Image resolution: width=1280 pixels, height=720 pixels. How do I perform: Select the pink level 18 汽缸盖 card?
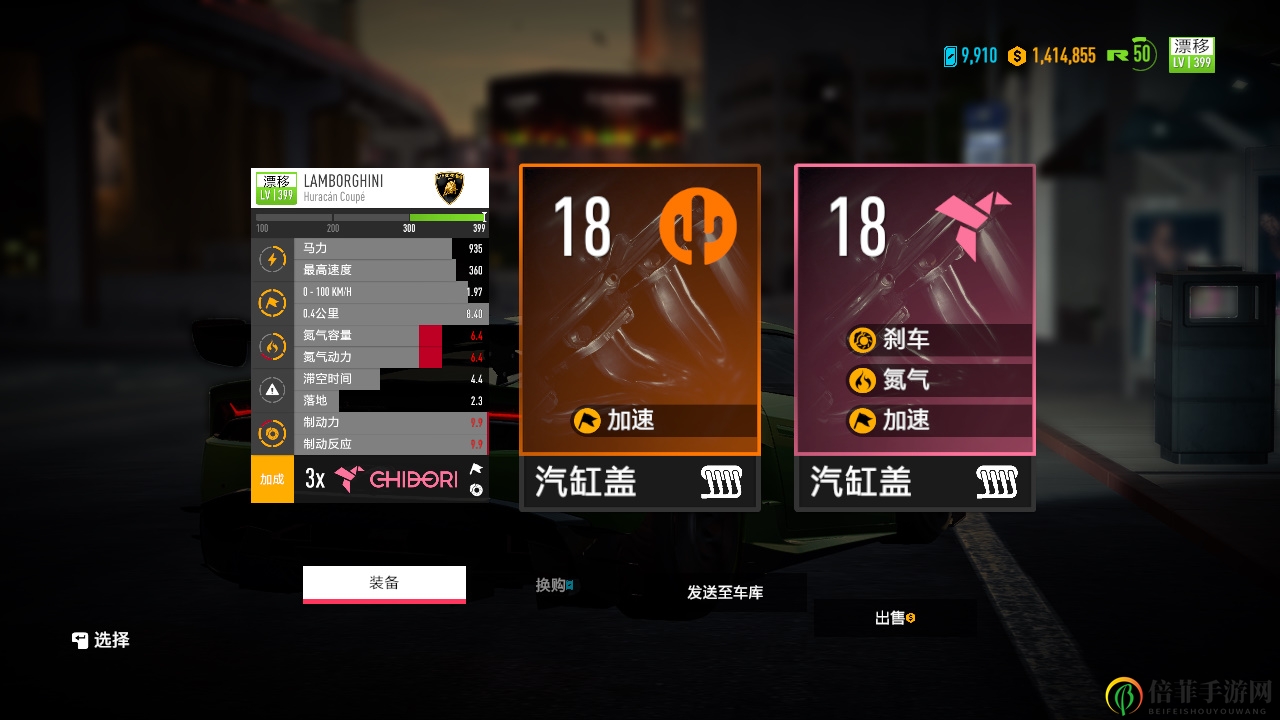click(x=915, y=337)
